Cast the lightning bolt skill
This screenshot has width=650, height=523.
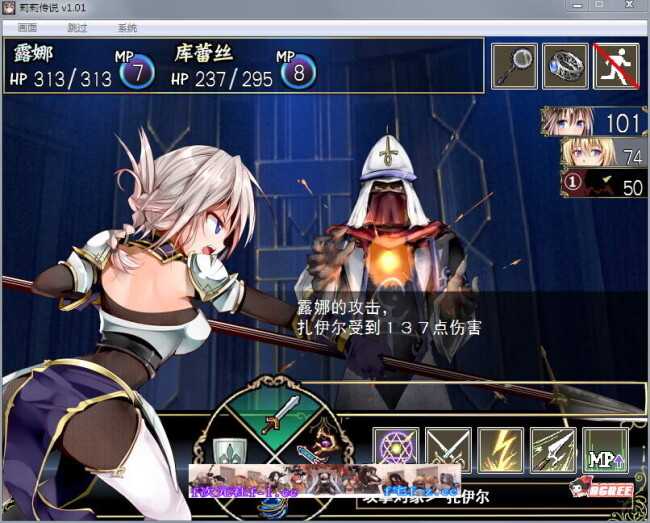tap(500, 449)
